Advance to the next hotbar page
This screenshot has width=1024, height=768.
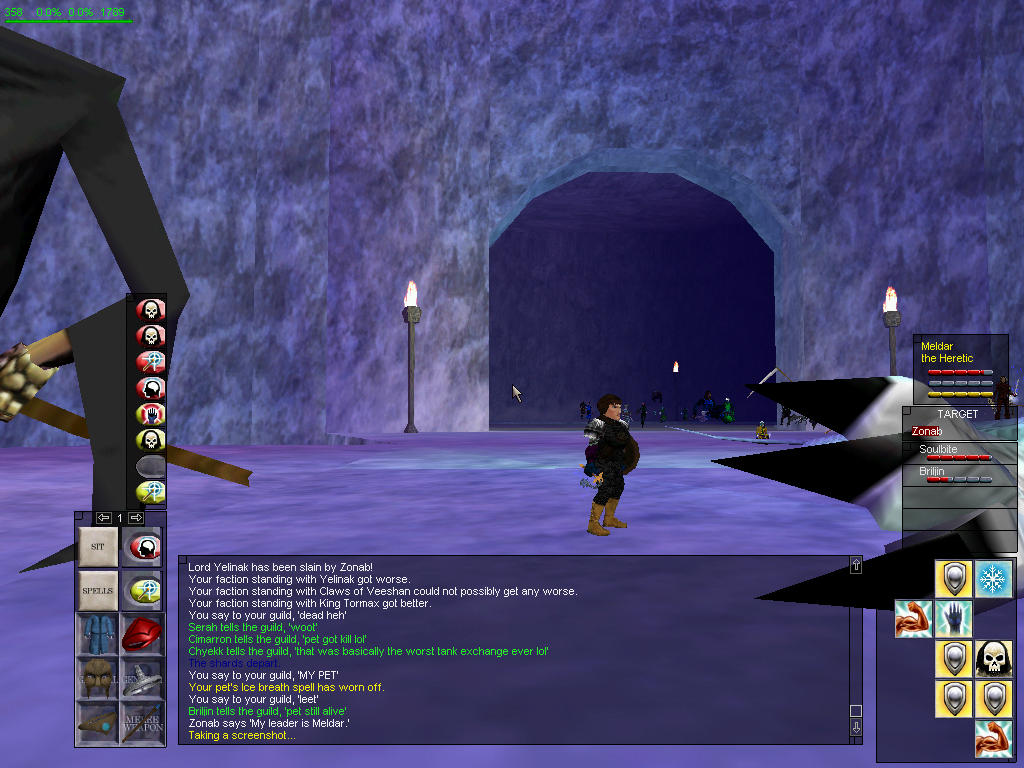click(136, 518)
